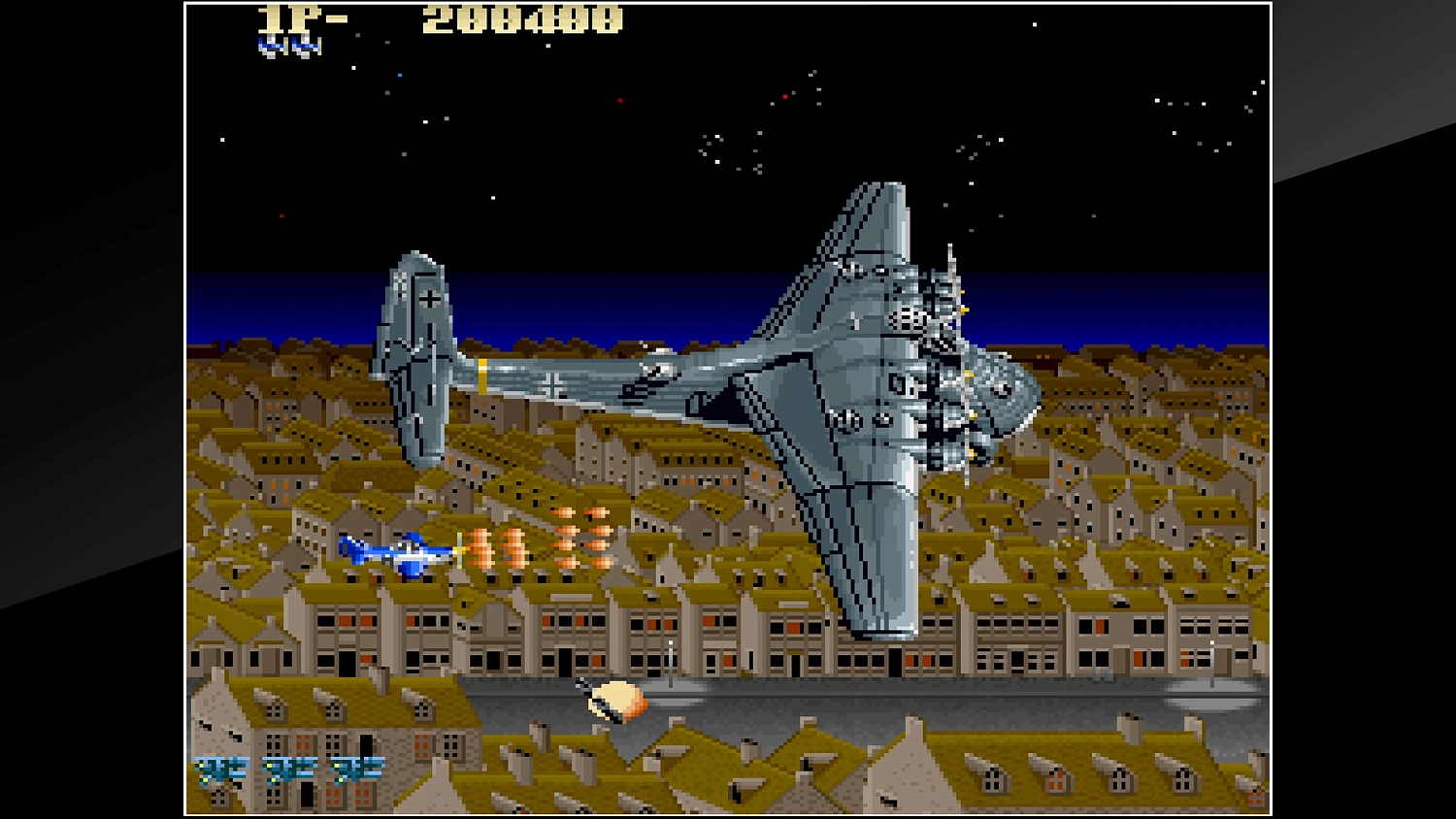The image size is (1456, 819).
Task: Select the yellow stripe on the tail fin
Action: coord(482,372)
